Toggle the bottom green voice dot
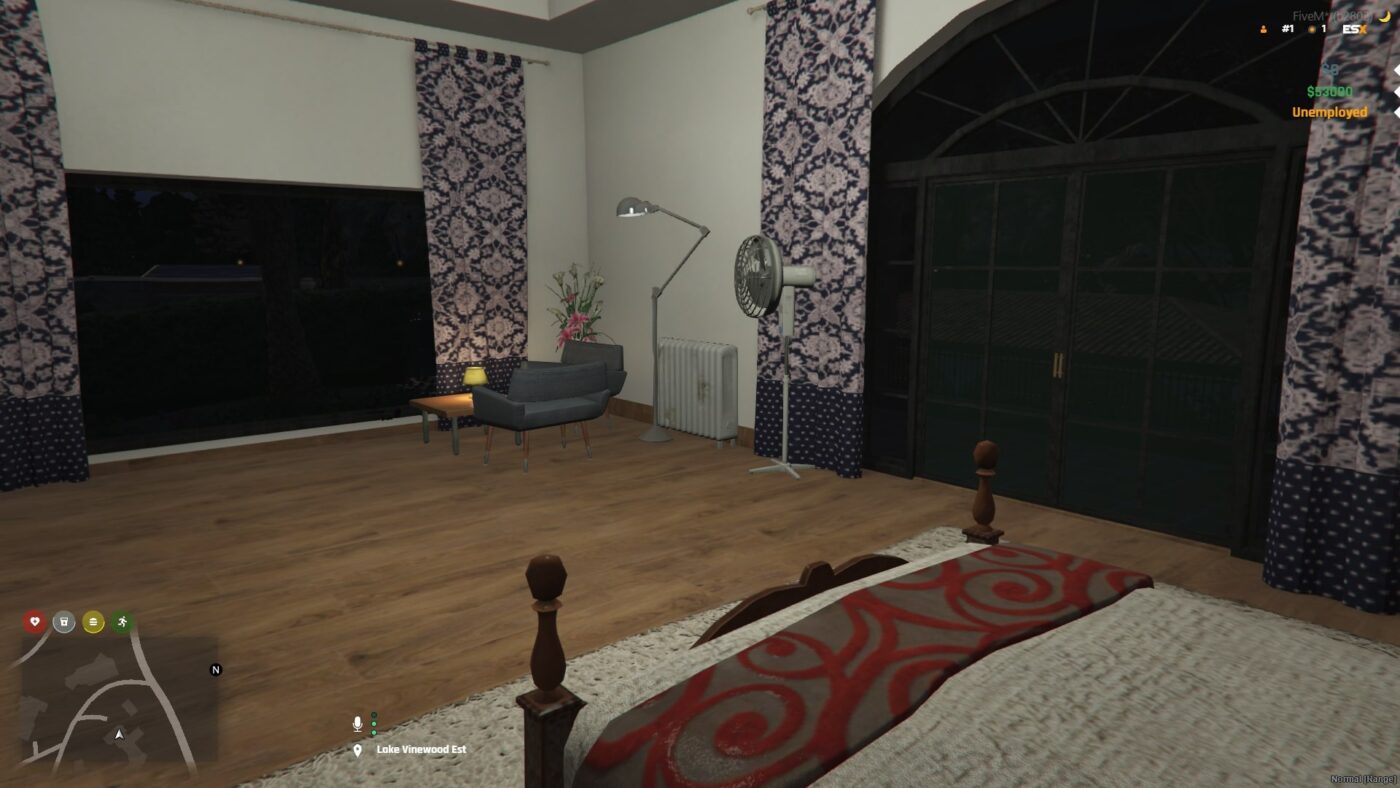The width and height of the screenshot is (1400, 788). [x=374, y=732]
